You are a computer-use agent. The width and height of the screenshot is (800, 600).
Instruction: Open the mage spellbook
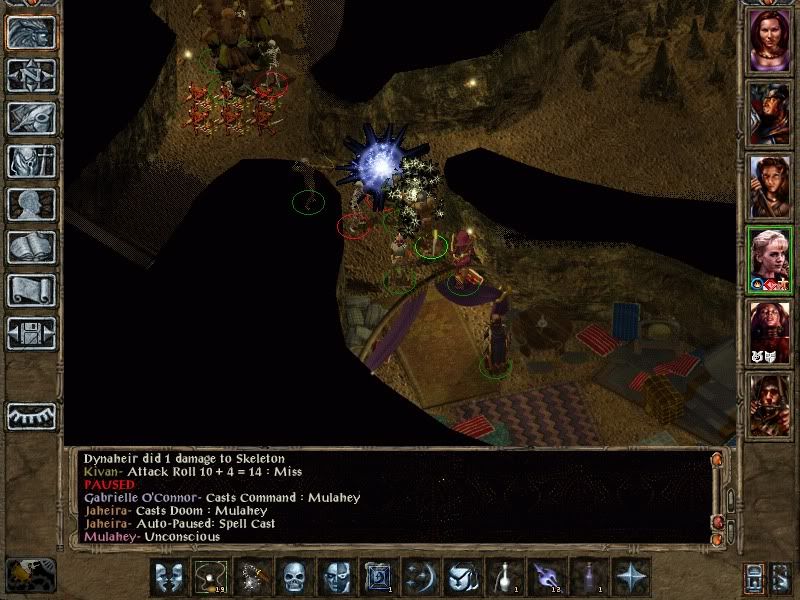pos(31,247)
